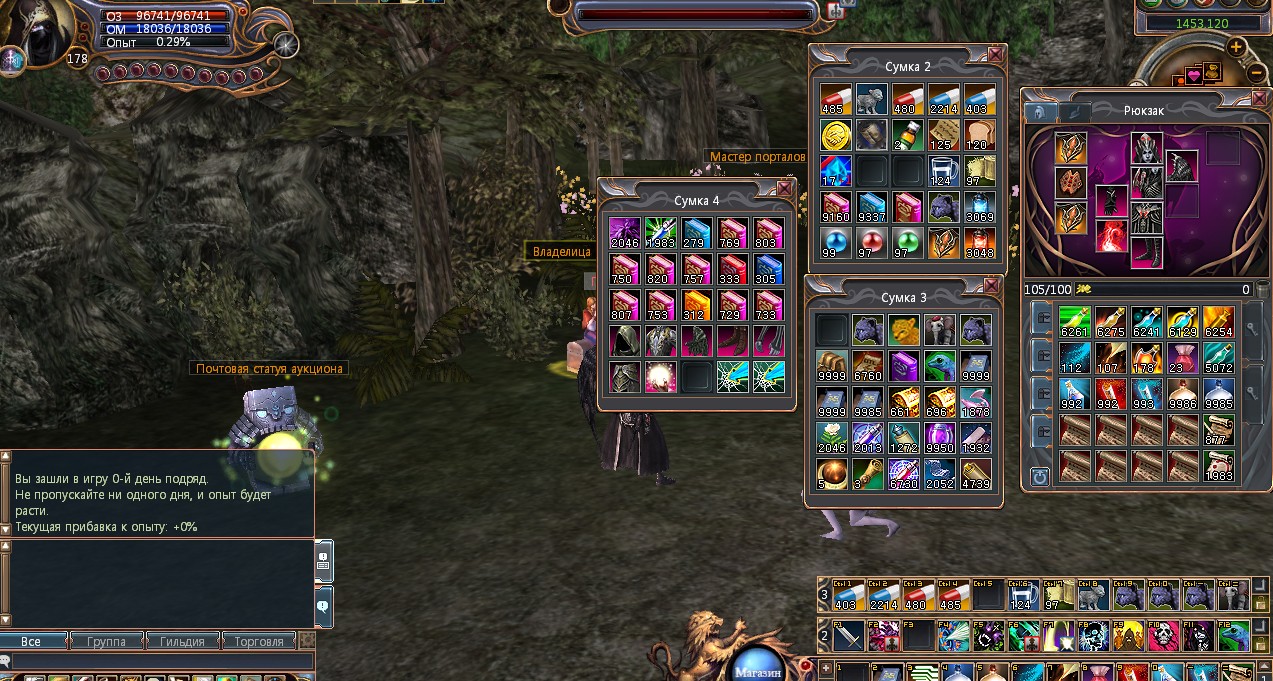Close the Сумка 4 bag window

784,188
